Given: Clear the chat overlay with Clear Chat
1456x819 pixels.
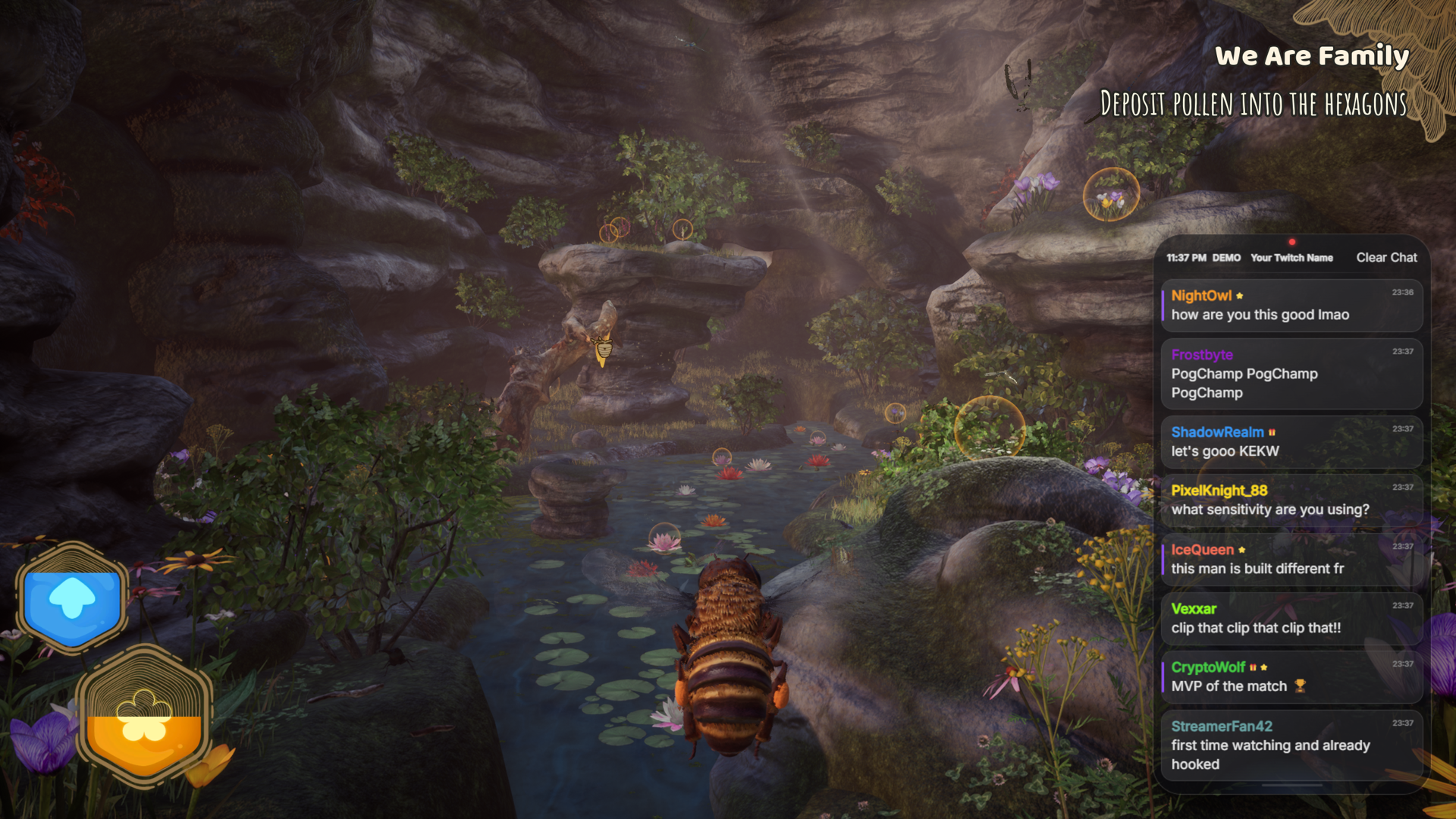Looking at the screenshot, I should (1386, 258).
